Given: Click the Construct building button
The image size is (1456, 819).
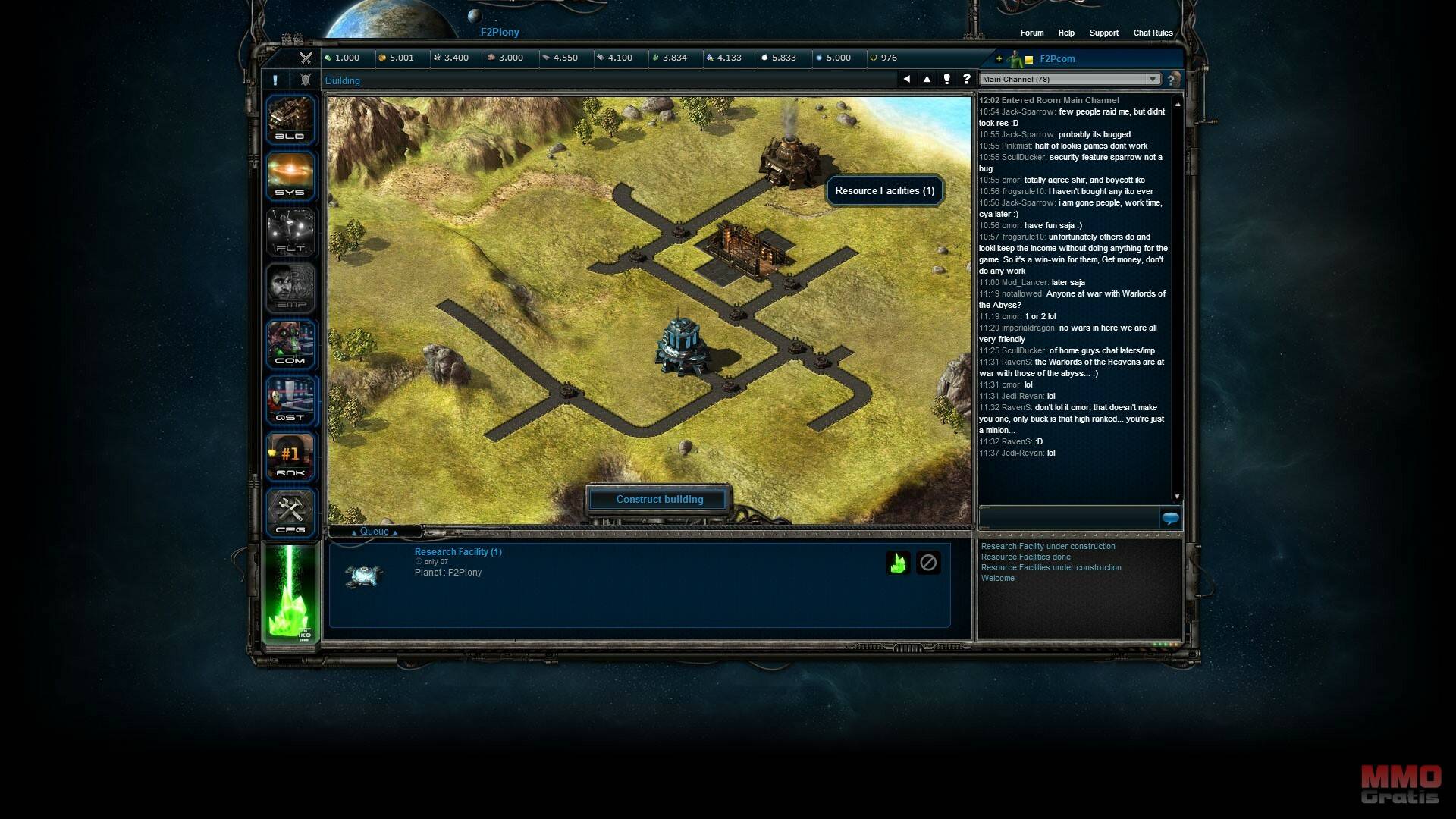Looking at the screenshot, I should click(659, 499).
